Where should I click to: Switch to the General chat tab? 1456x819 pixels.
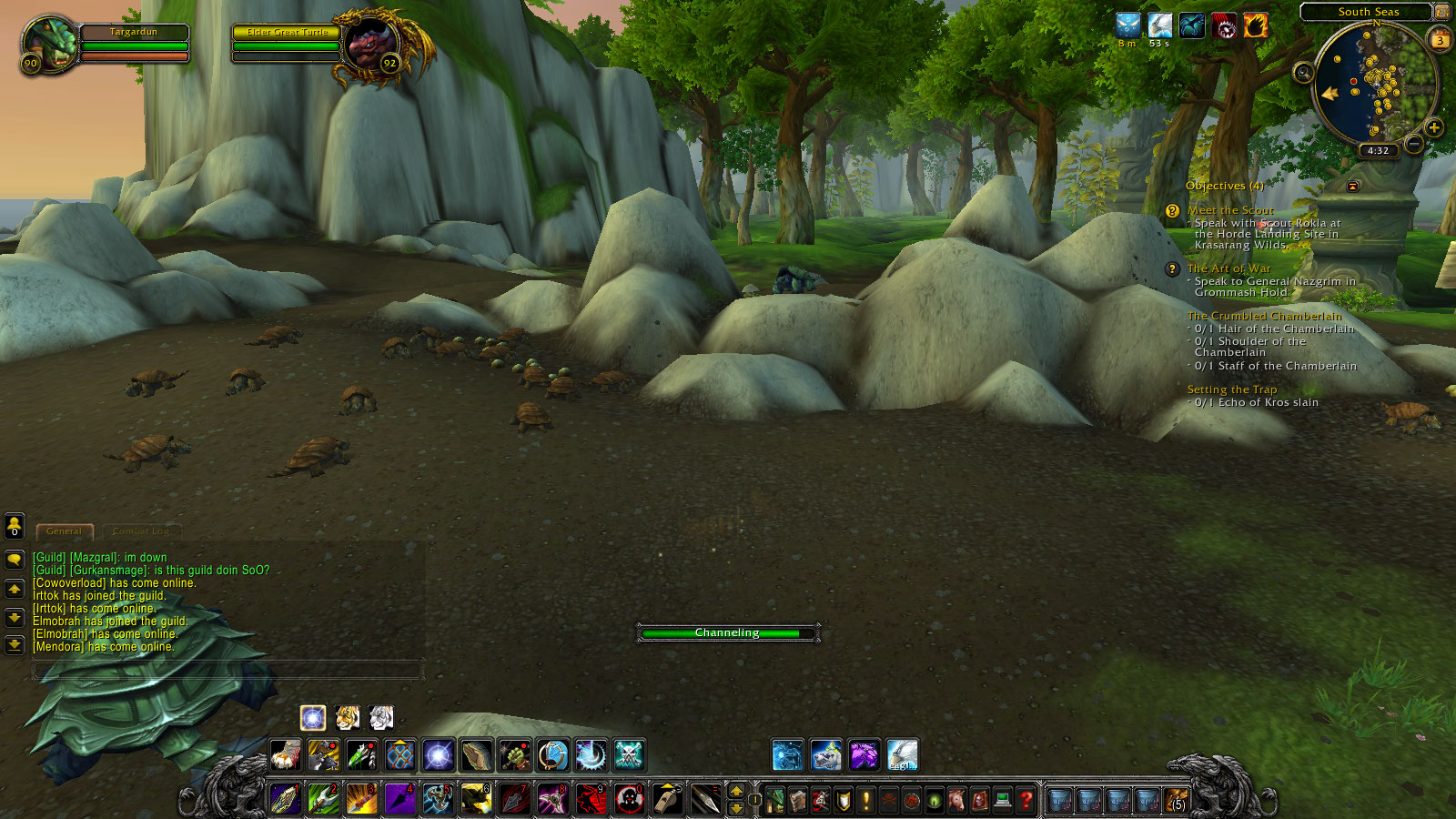click(64, 531)
